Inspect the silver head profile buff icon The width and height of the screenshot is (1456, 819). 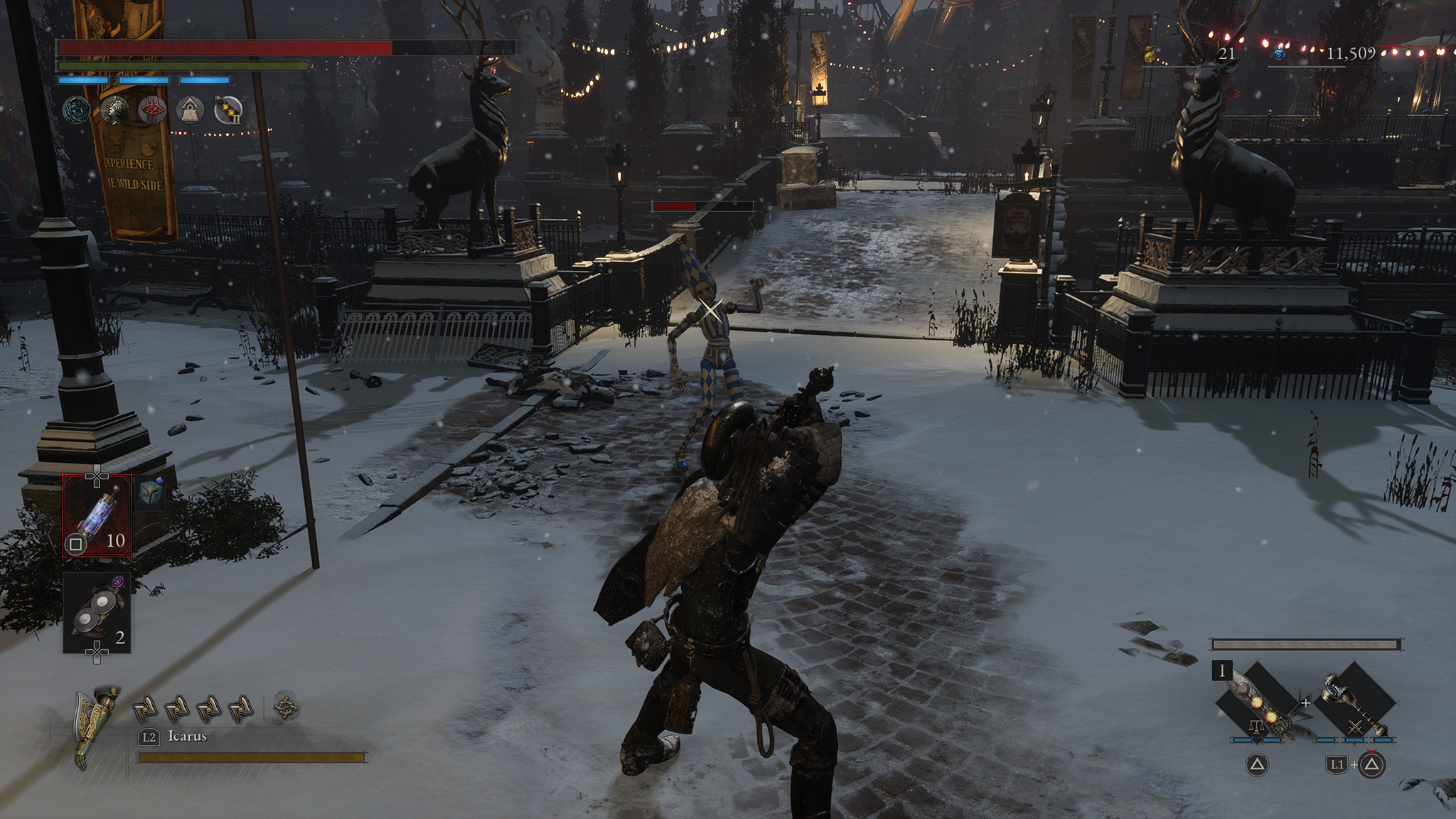coord(114,110)
